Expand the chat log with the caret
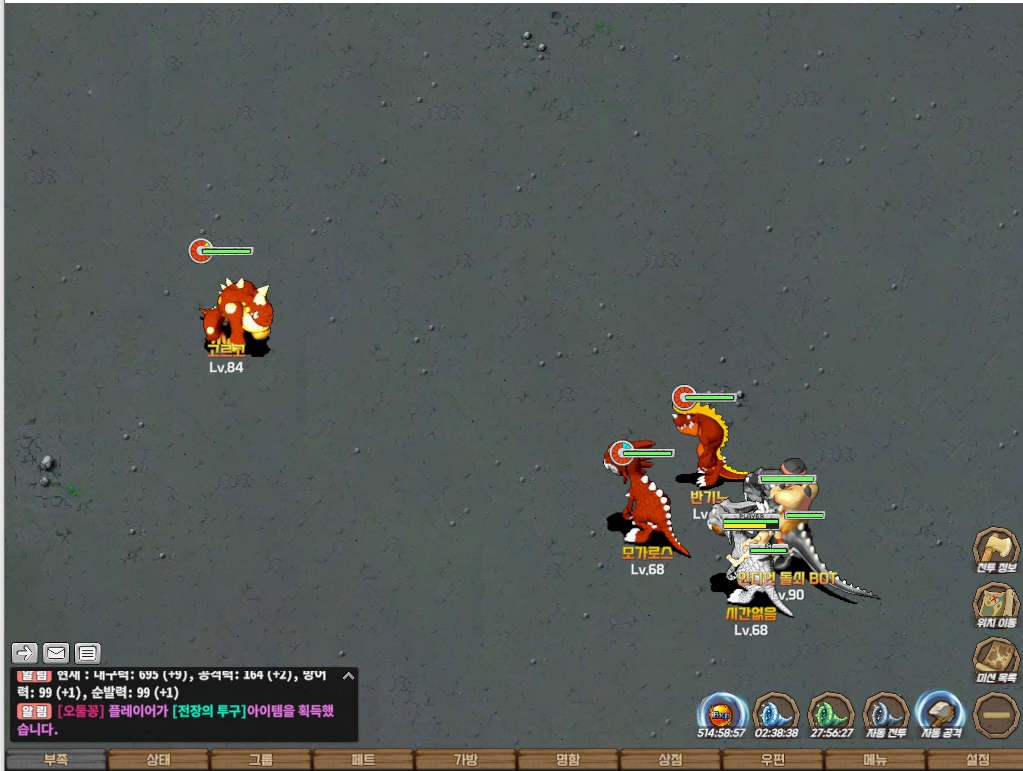Viewport: 1023px width, 771px height. [348, 676]
